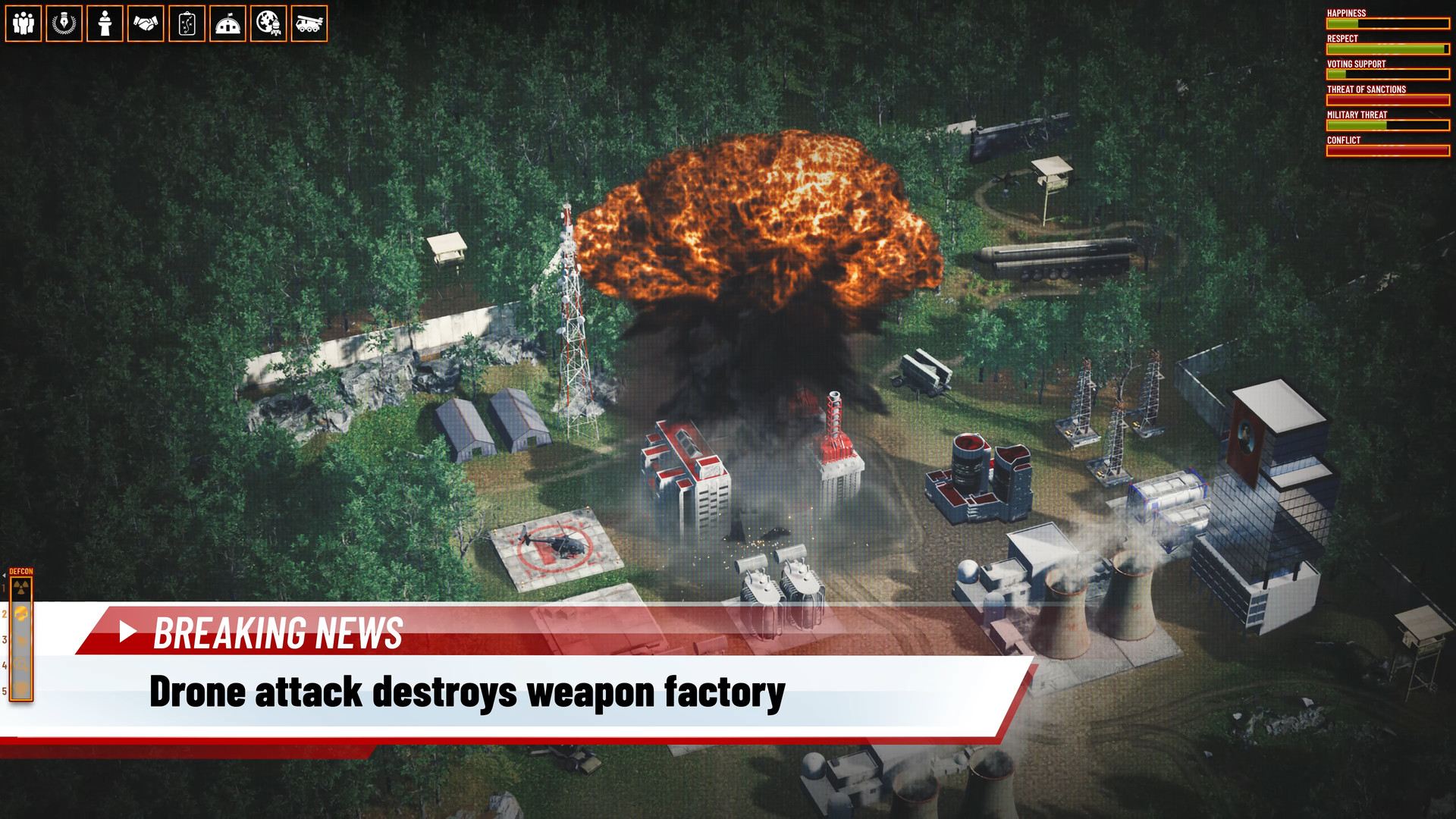Select the military bunker base icon
This screenshot has width=1456, height=819.
click(x=227, y=24)
